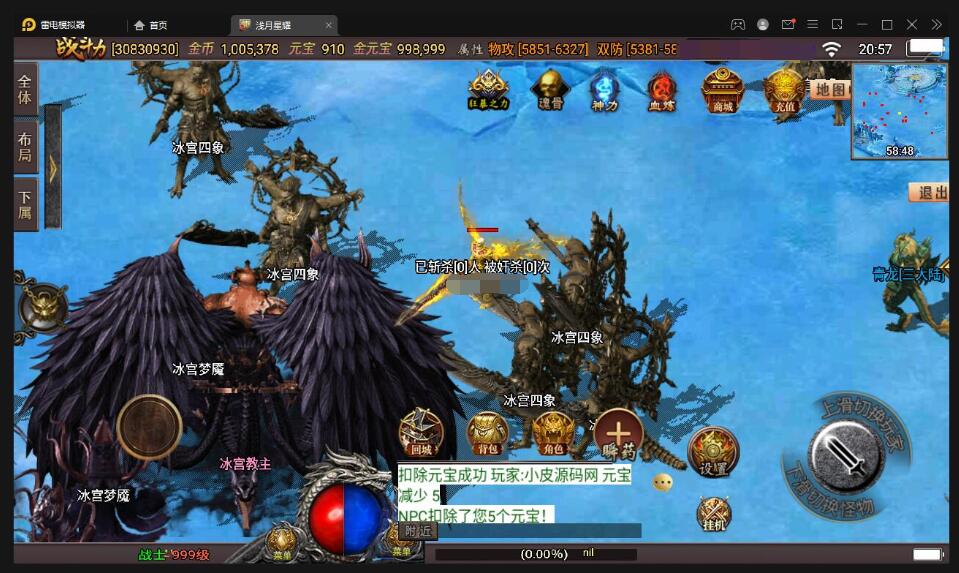Open the 背包 backpack
The width and height of the screenshot is (959, 573).
click(x=487, y=434)
